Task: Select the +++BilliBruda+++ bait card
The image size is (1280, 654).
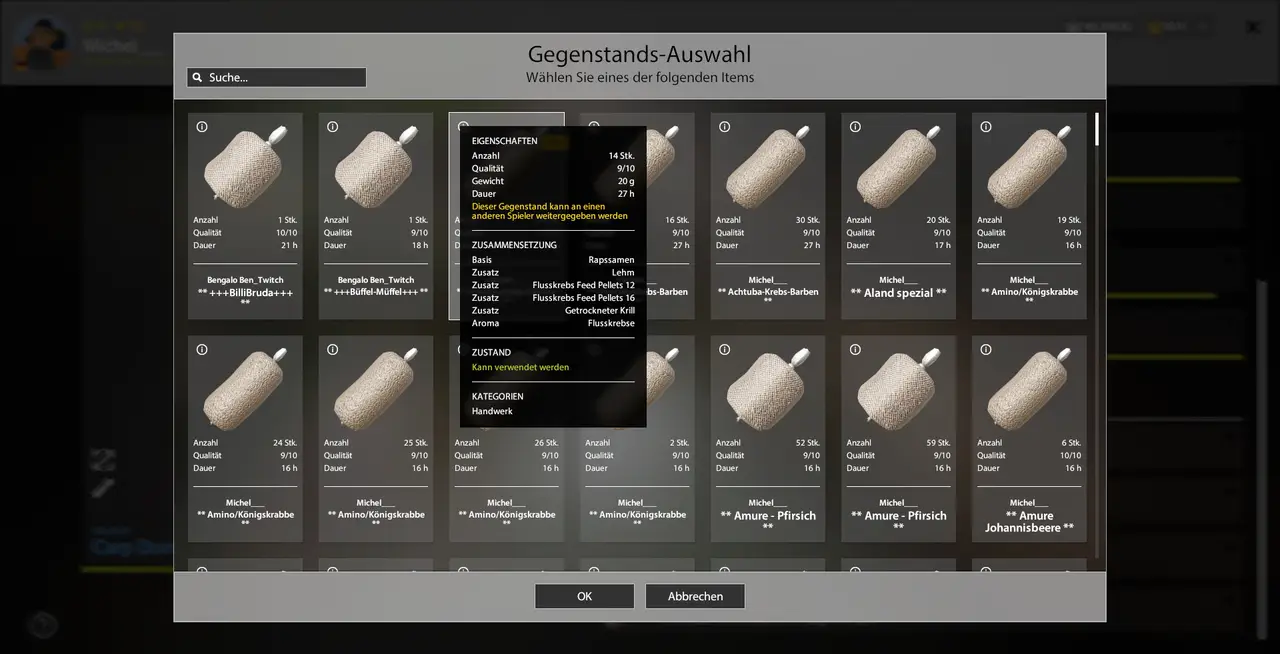Action: [x=245, y=215]
